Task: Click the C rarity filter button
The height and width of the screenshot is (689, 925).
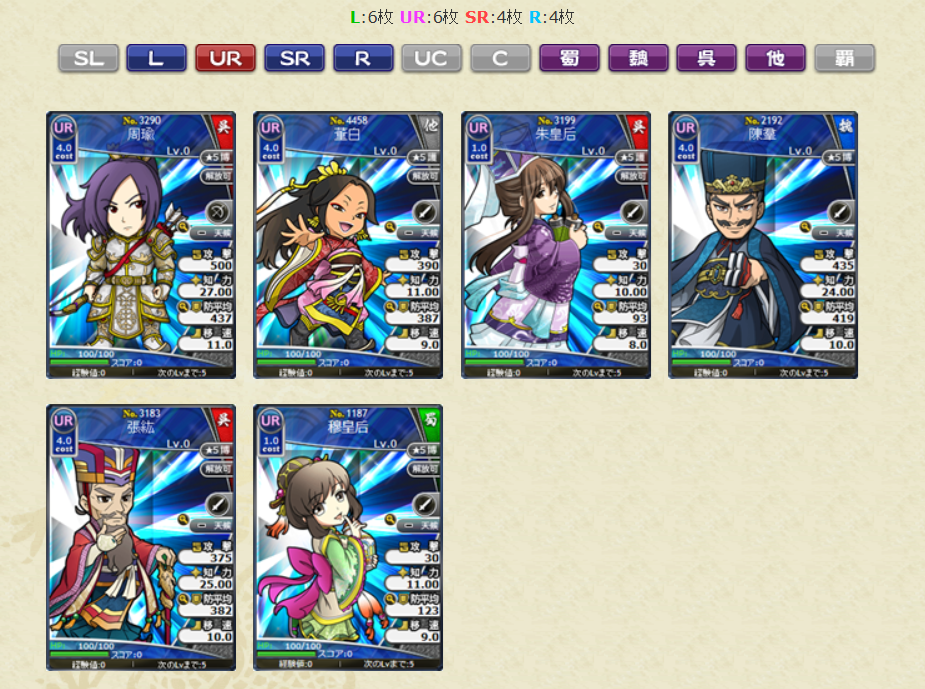Action: pos(500,58)
